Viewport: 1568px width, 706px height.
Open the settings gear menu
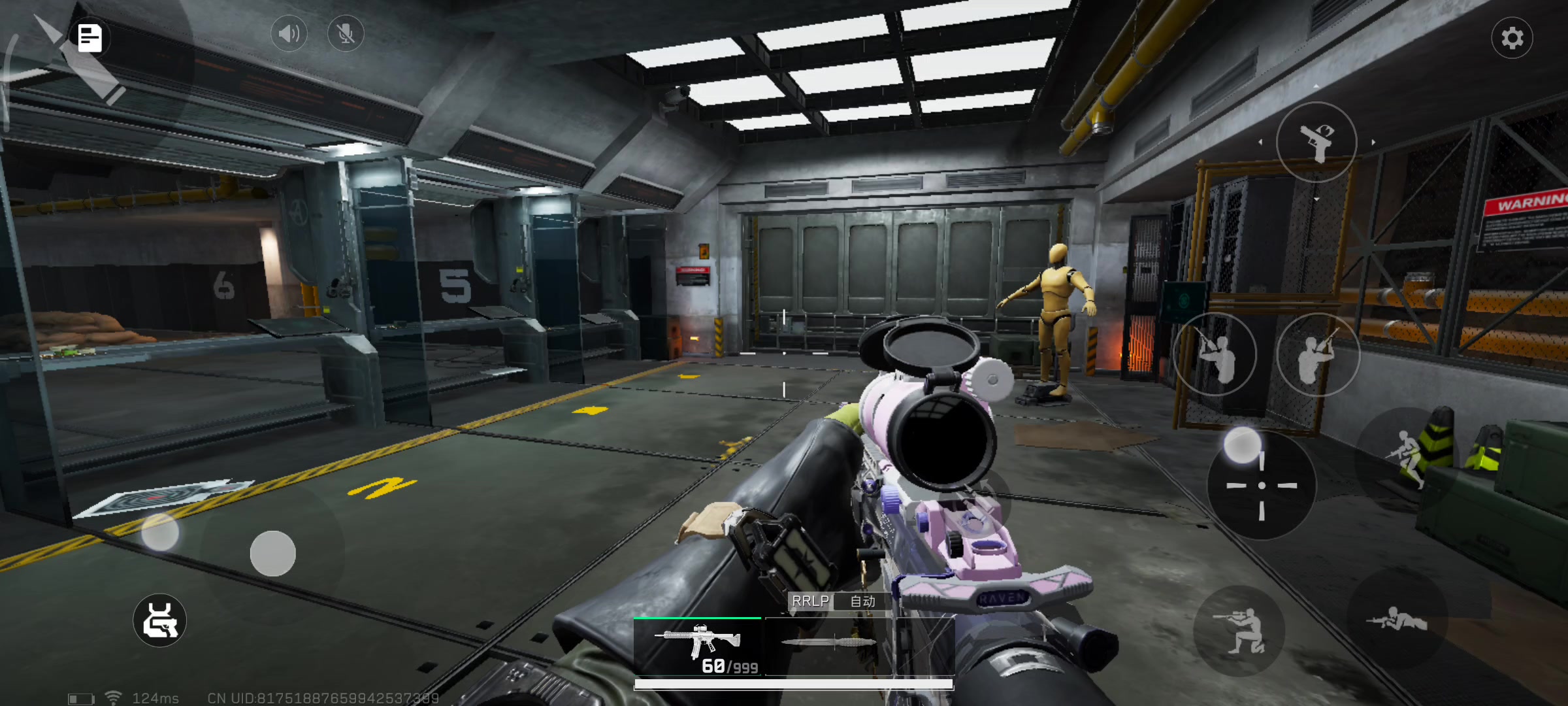click(x=1512, y=38)
